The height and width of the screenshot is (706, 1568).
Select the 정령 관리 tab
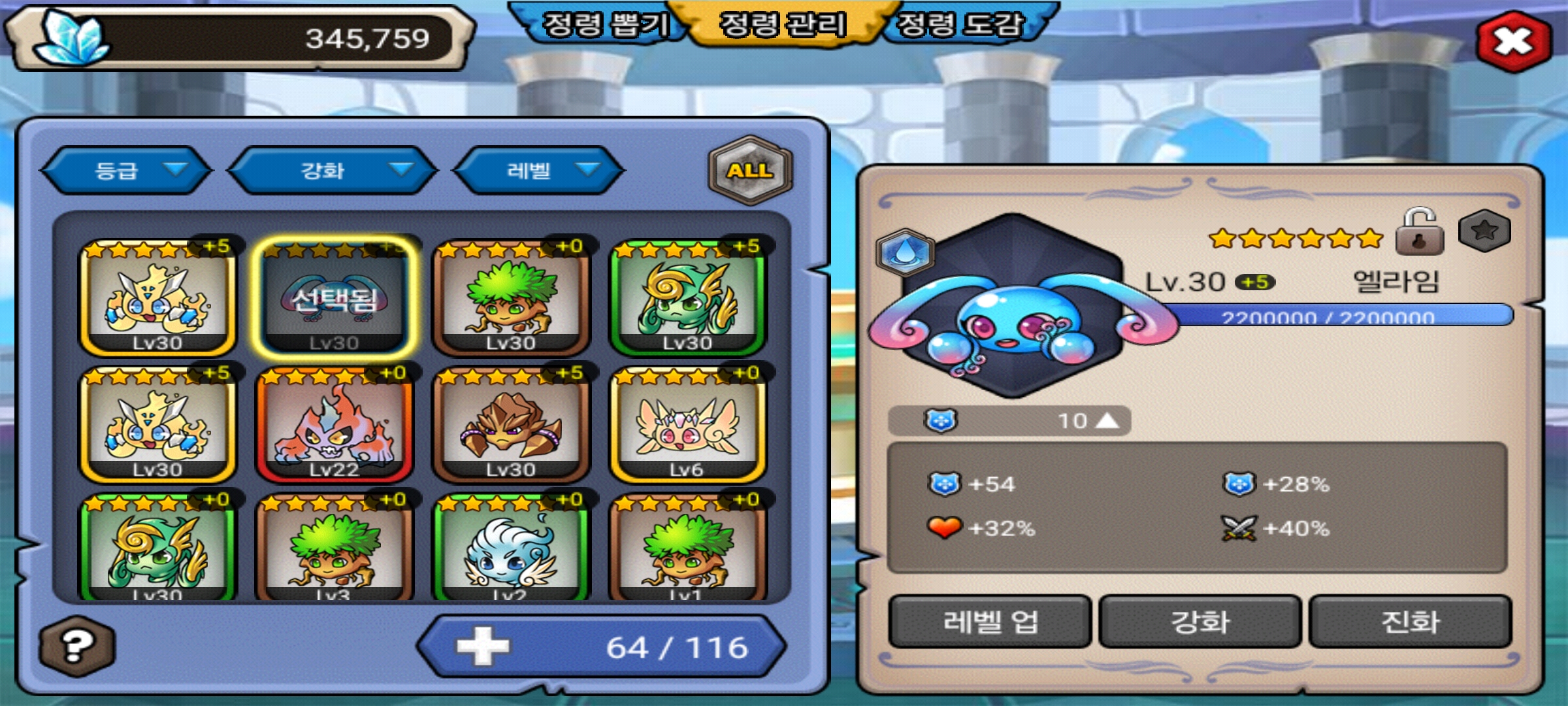783,25
